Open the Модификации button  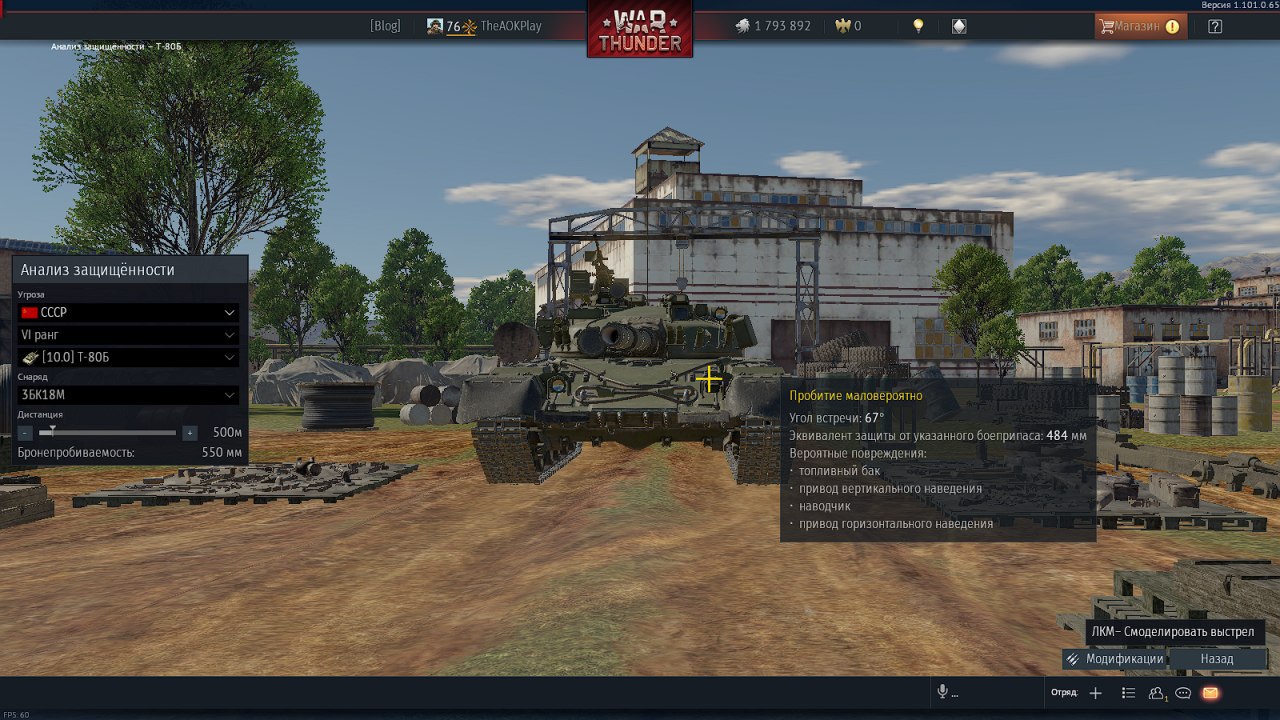(1115, 659)
